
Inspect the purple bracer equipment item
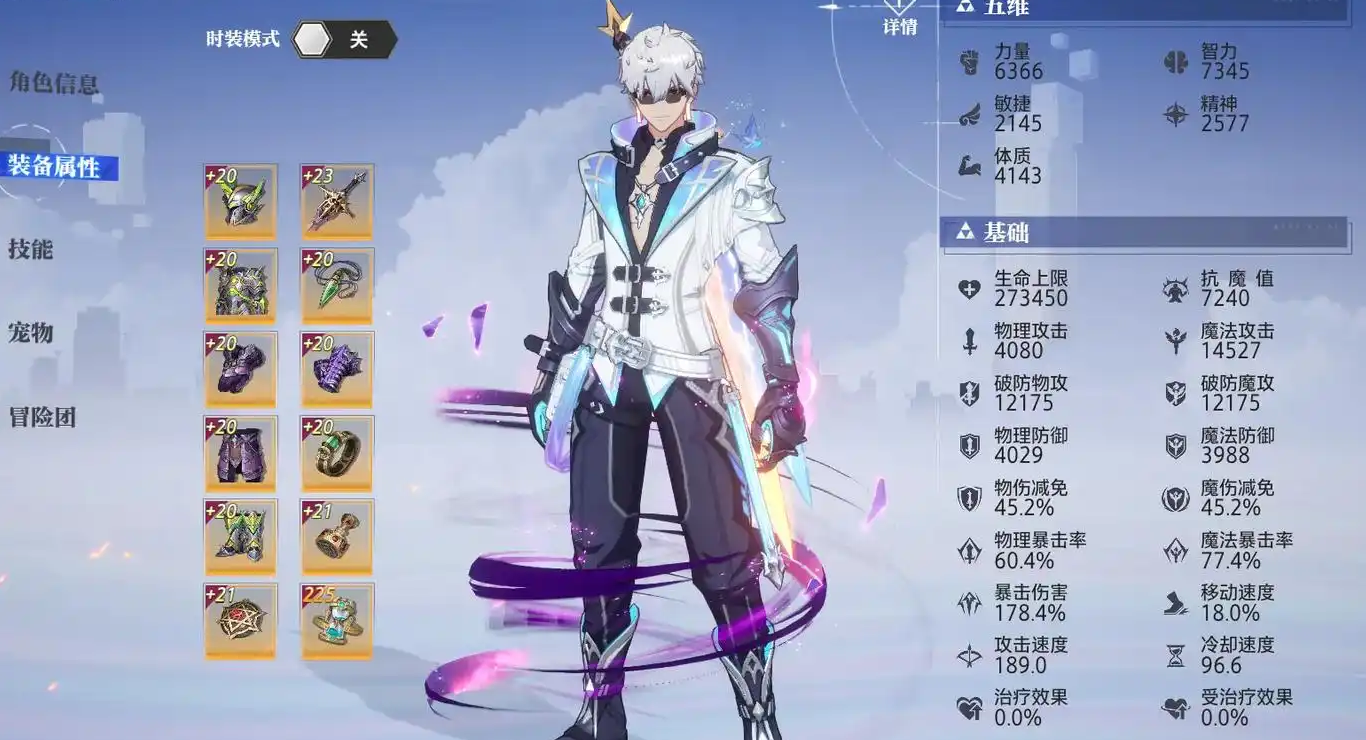336,369
